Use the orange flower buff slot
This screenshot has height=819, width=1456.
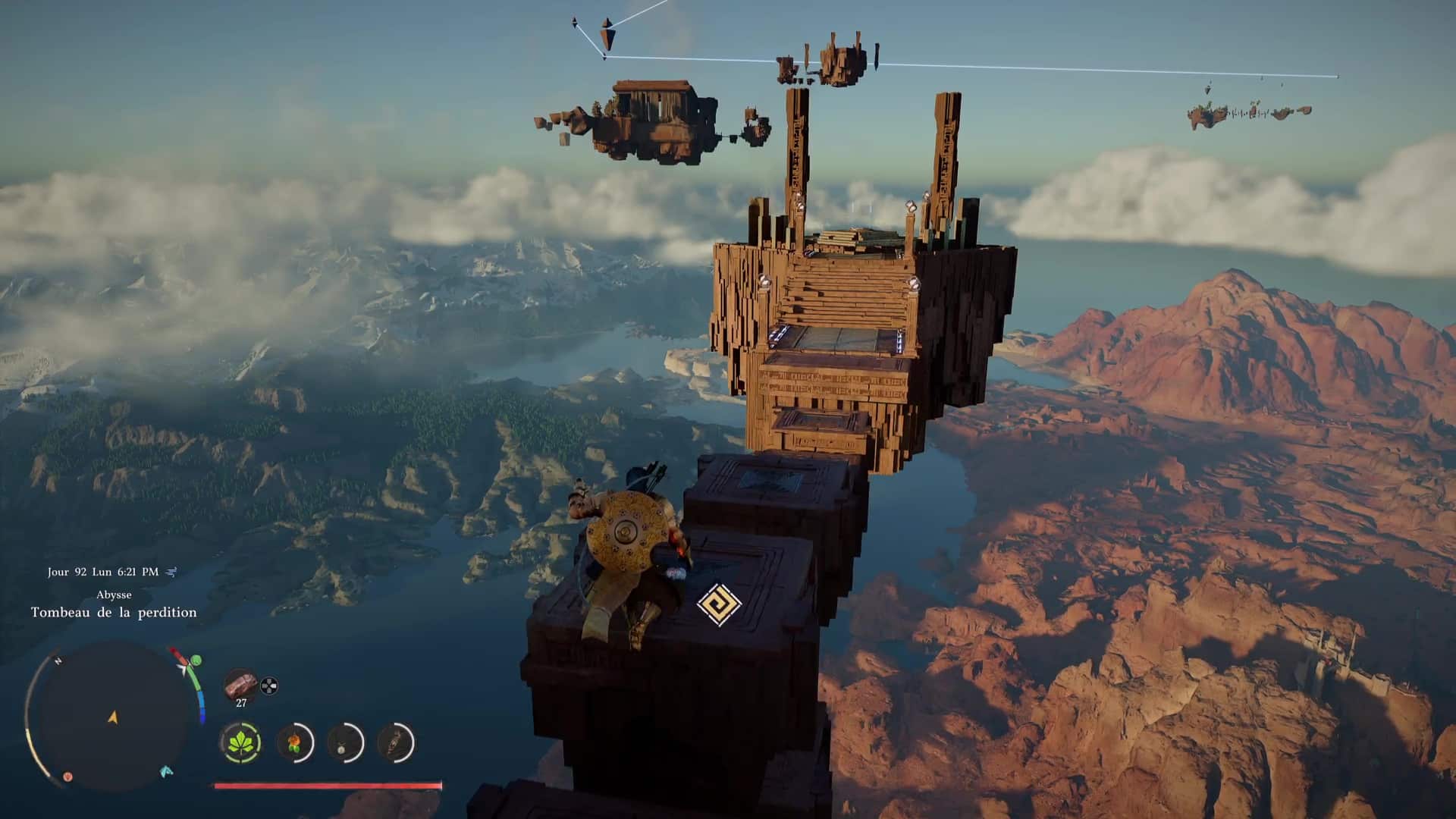tap(293, 742)
